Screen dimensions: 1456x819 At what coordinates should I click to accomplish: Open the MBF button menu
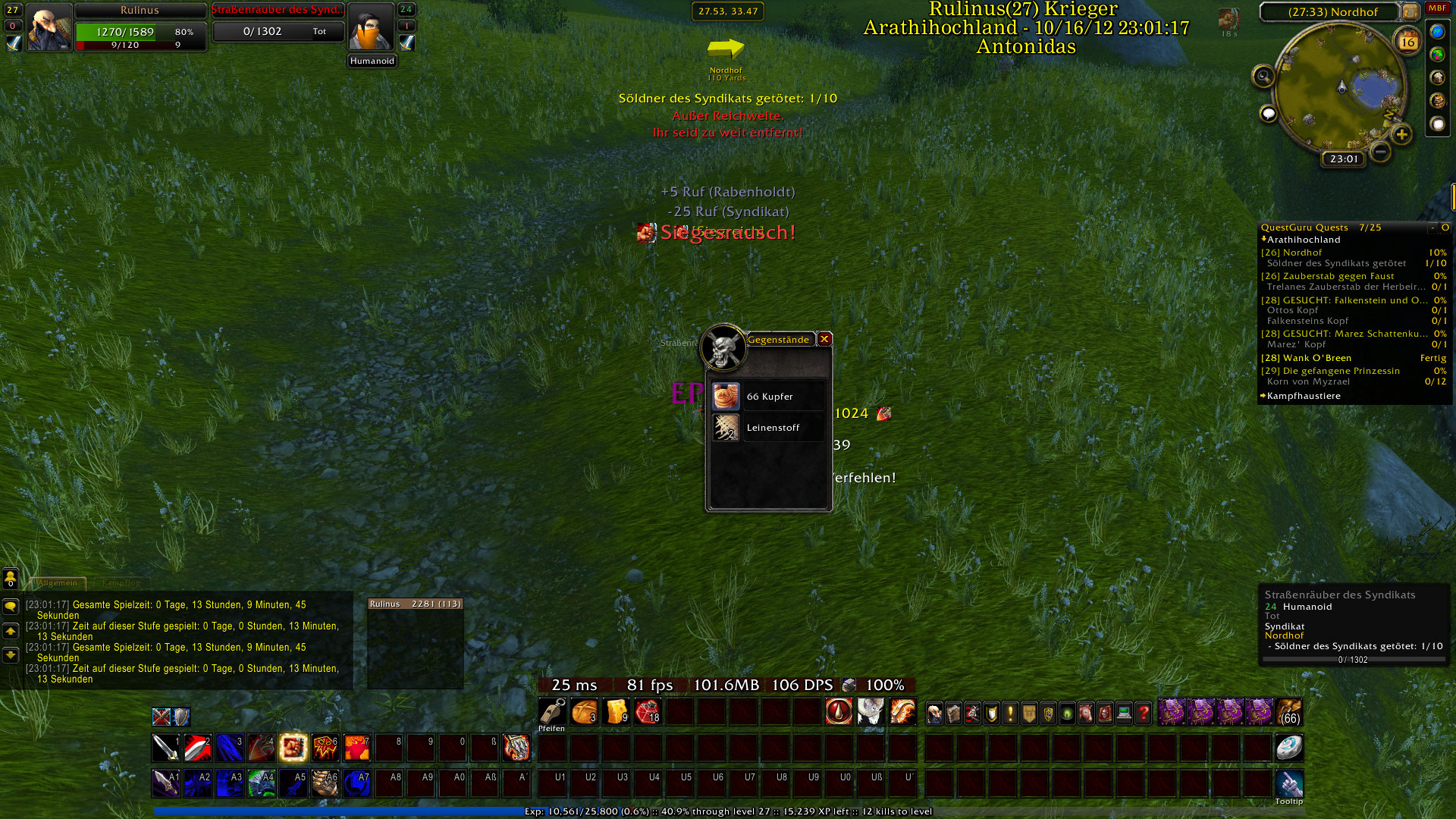click(x=1437, y=8)
